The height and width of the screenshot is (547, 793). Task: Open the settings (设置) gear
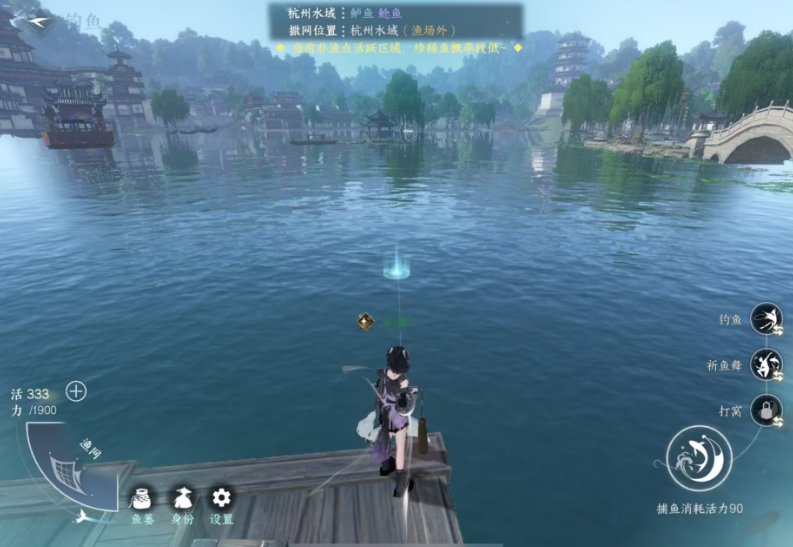(x=221, y=498)
